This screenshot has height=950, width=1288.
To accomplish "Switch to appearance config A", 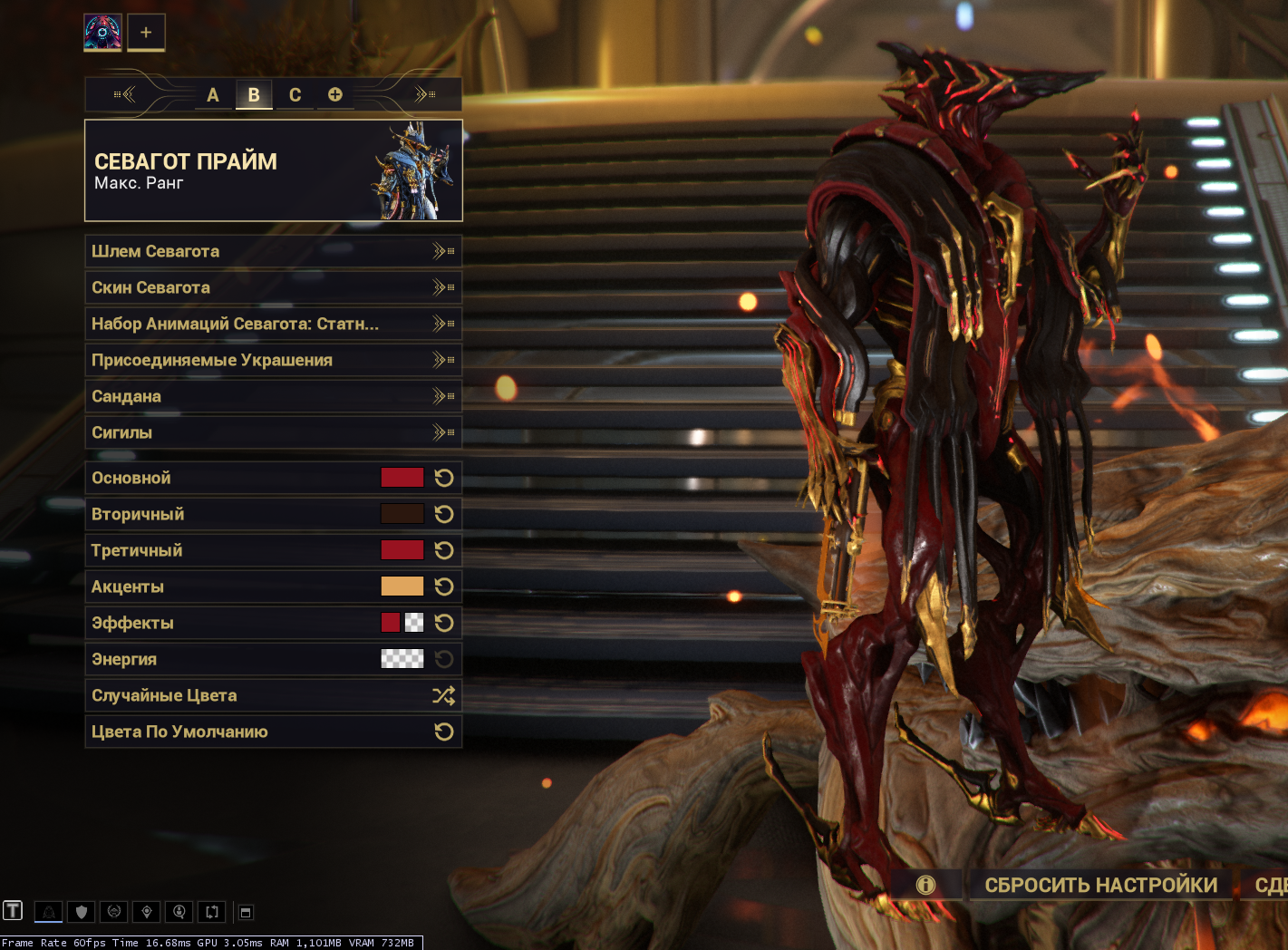I will coord(213,95).
